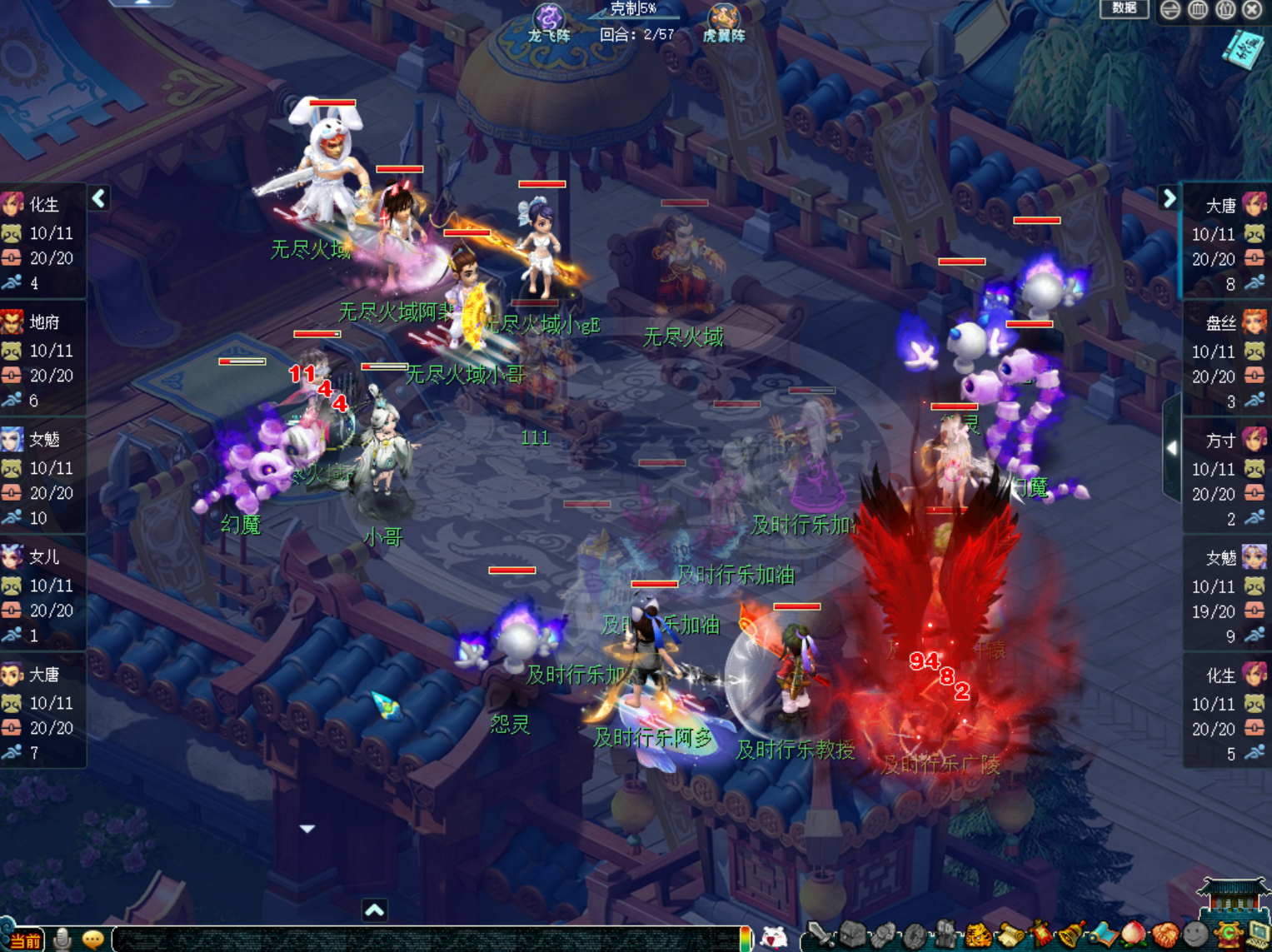Toggle the 血 health display button

tap(1198, 9)
